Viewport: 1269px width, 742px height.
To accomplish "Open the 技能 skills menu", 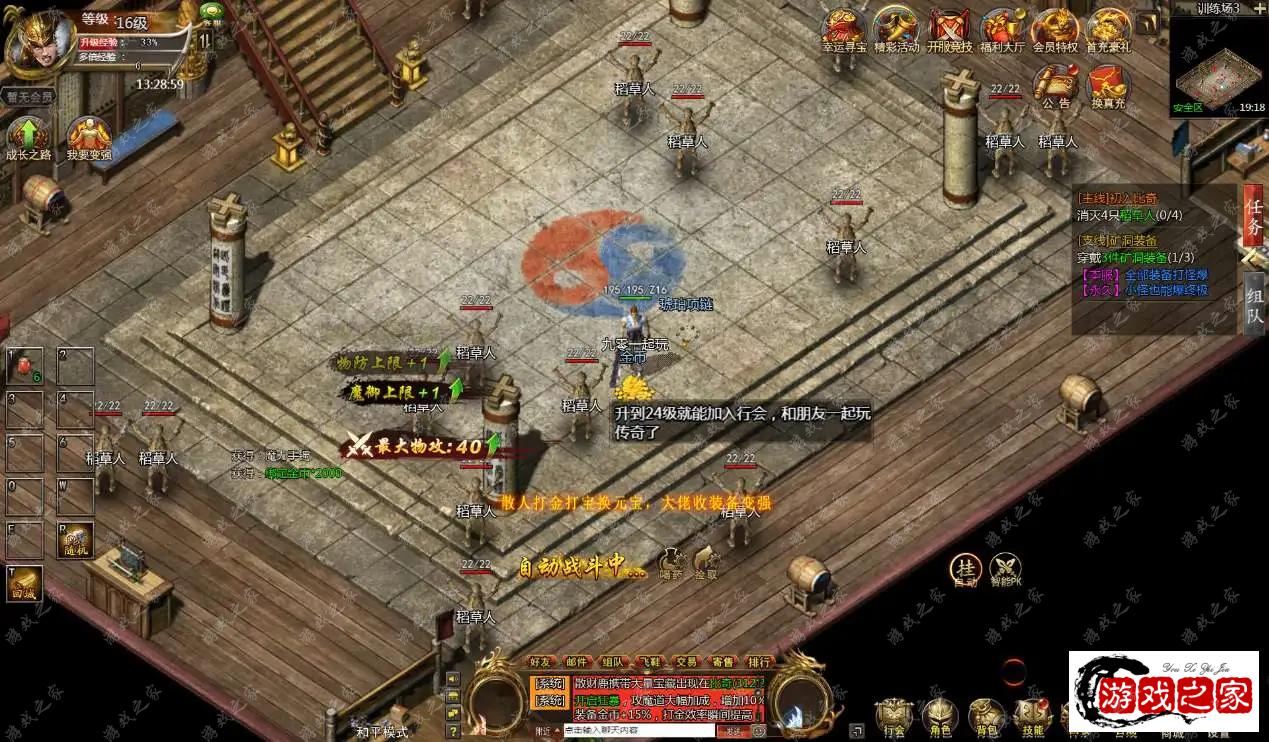I will (x=1032, y=716).
